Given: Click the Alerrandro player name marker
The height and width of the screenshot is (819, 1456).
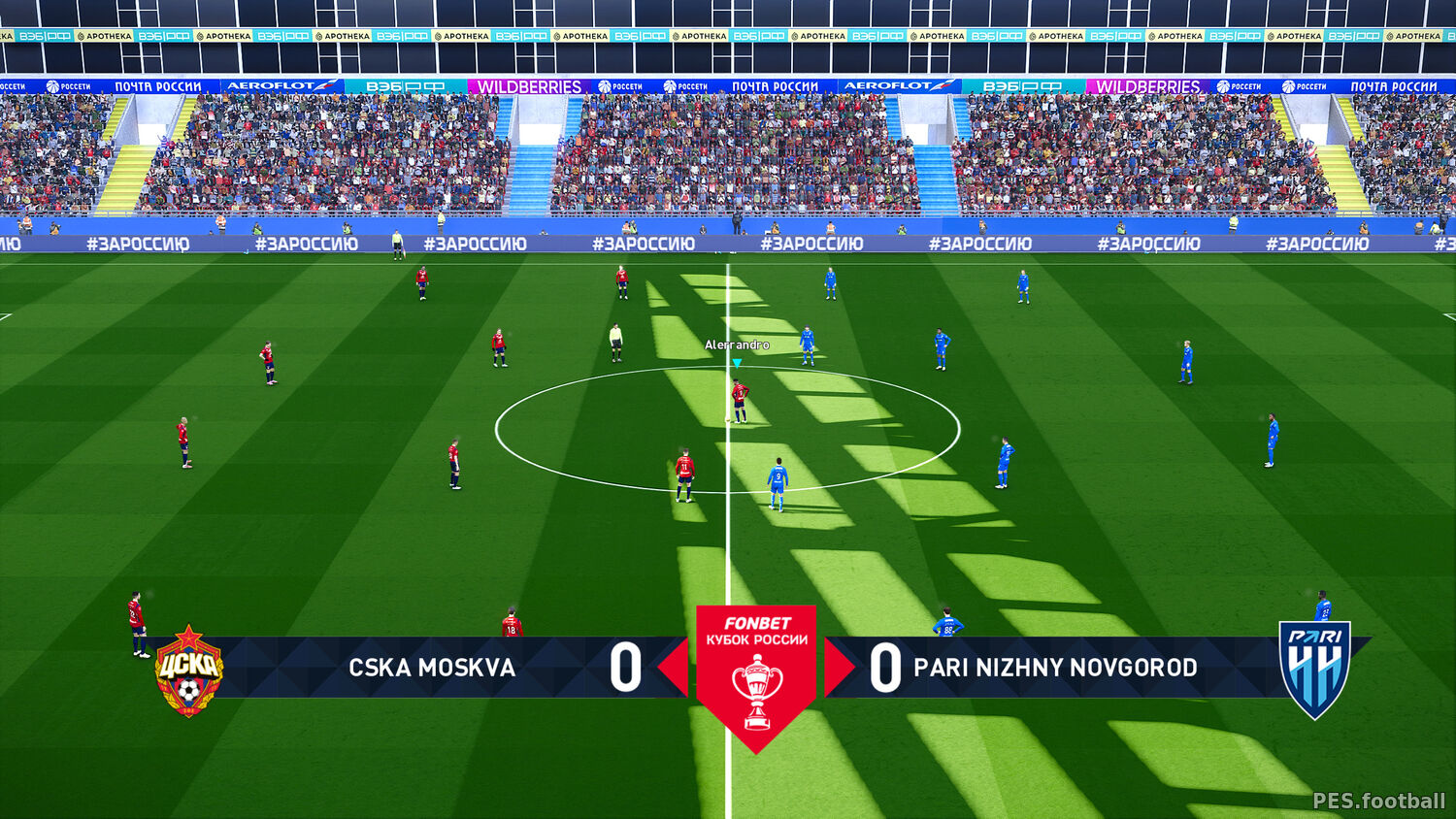Looking at the screenshot, I should point(737,345).
